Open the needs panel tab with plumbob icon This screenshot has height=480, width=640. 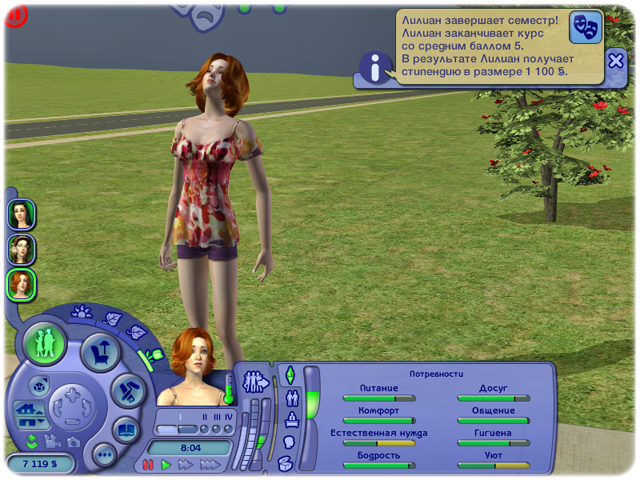(x=290, y=375)
